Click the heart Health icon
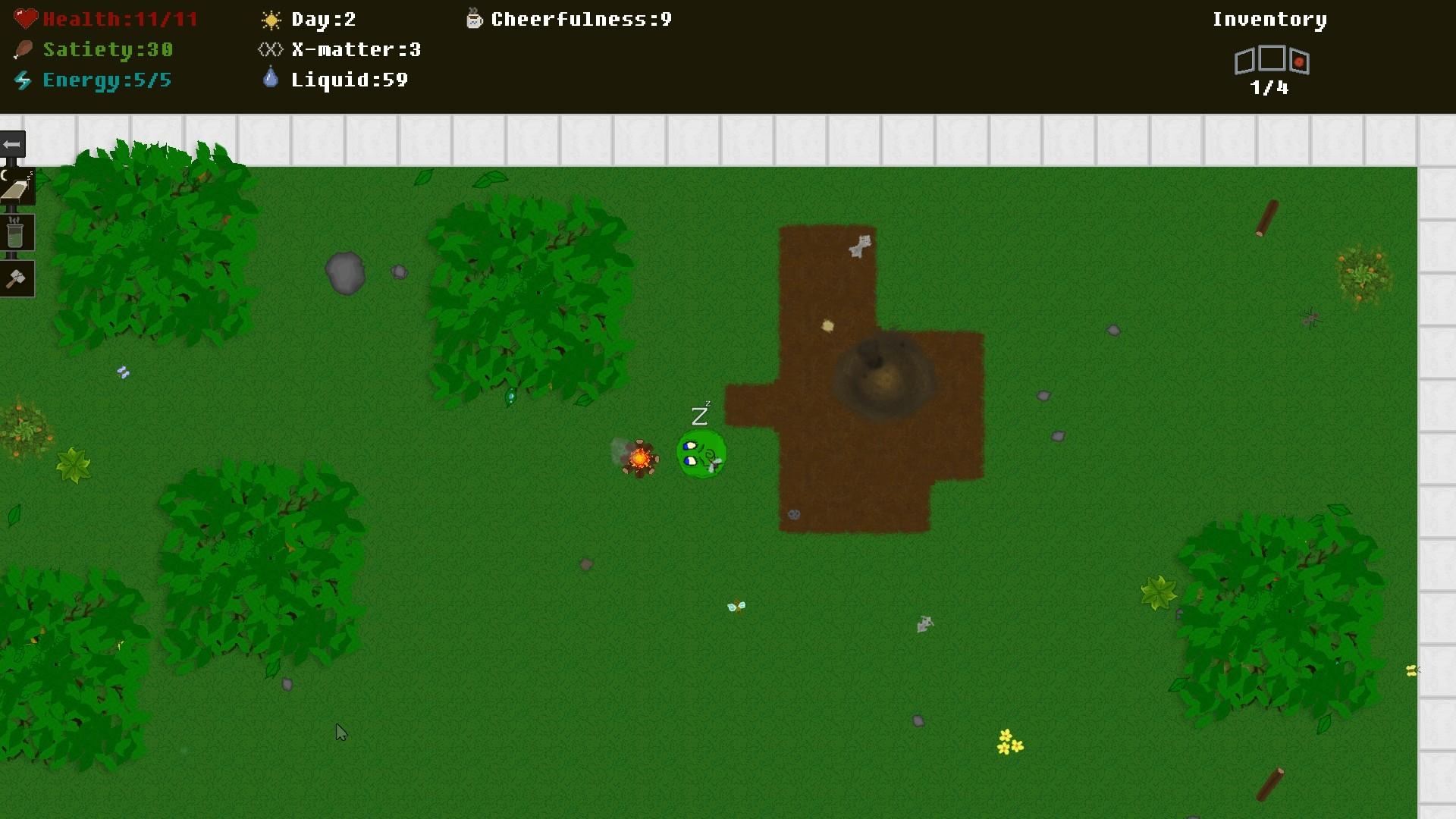 (x=25, y=17)
